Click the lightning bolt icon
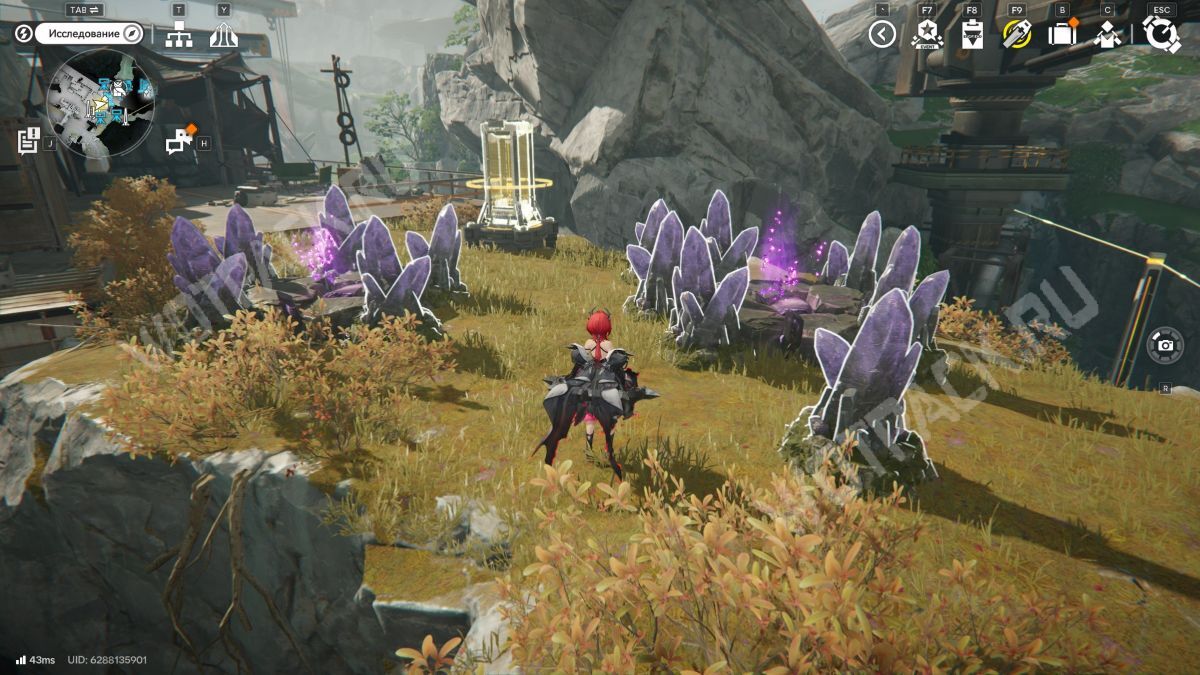The width and height of the screenshot is (1200, 675). tap(24, 34)
